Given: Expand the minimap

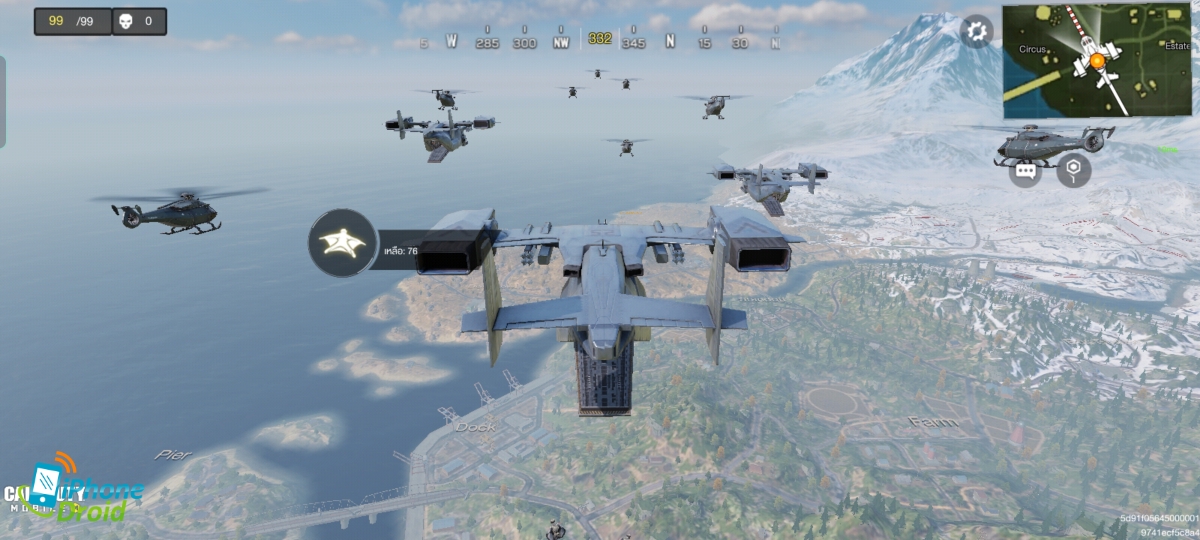Looking at the screenshot, I should (x=1099, y=60).
